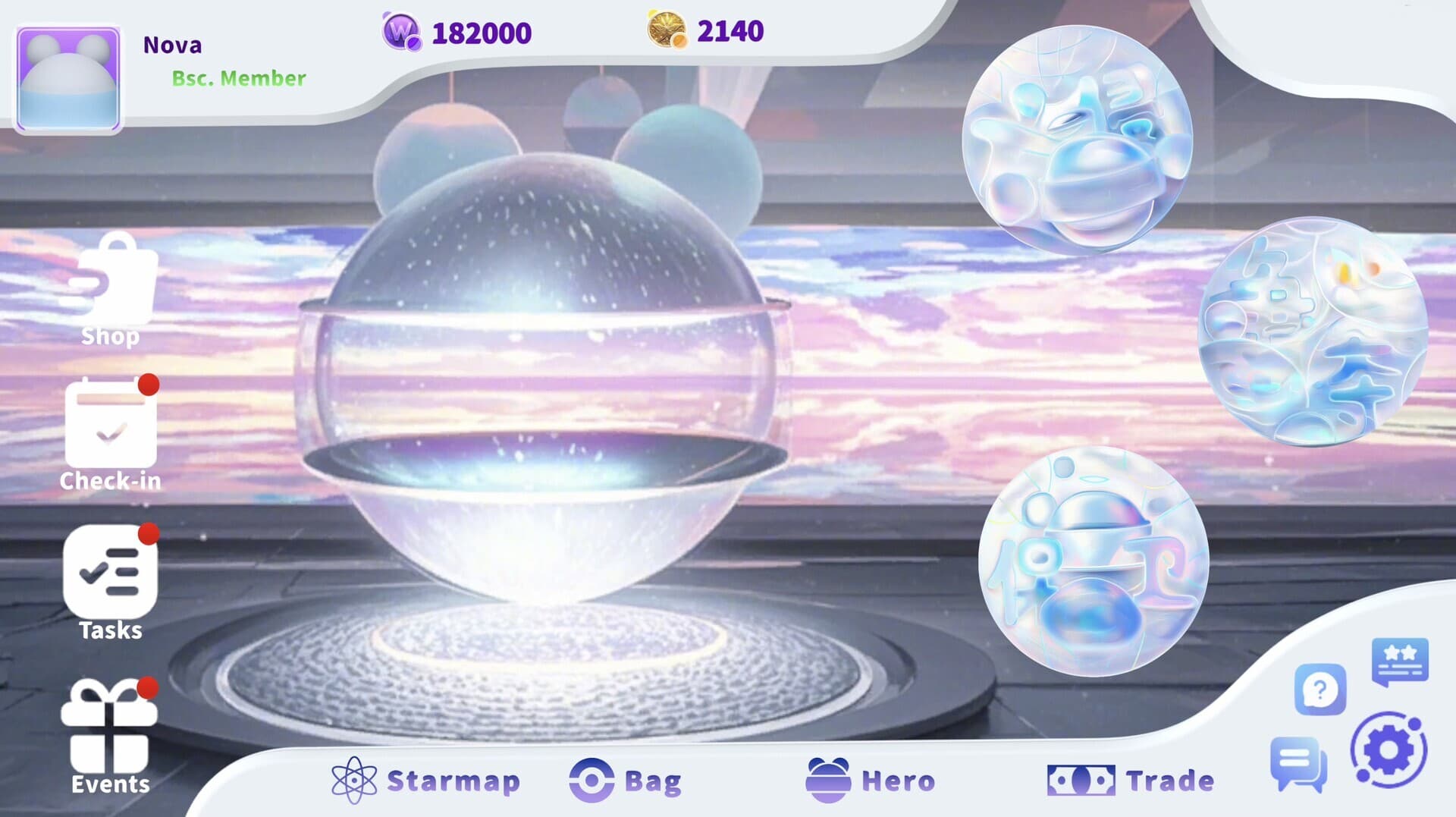Open the daily Check-in calendar
This screenshot has height=817, width=1456.
tap(112, 432)
